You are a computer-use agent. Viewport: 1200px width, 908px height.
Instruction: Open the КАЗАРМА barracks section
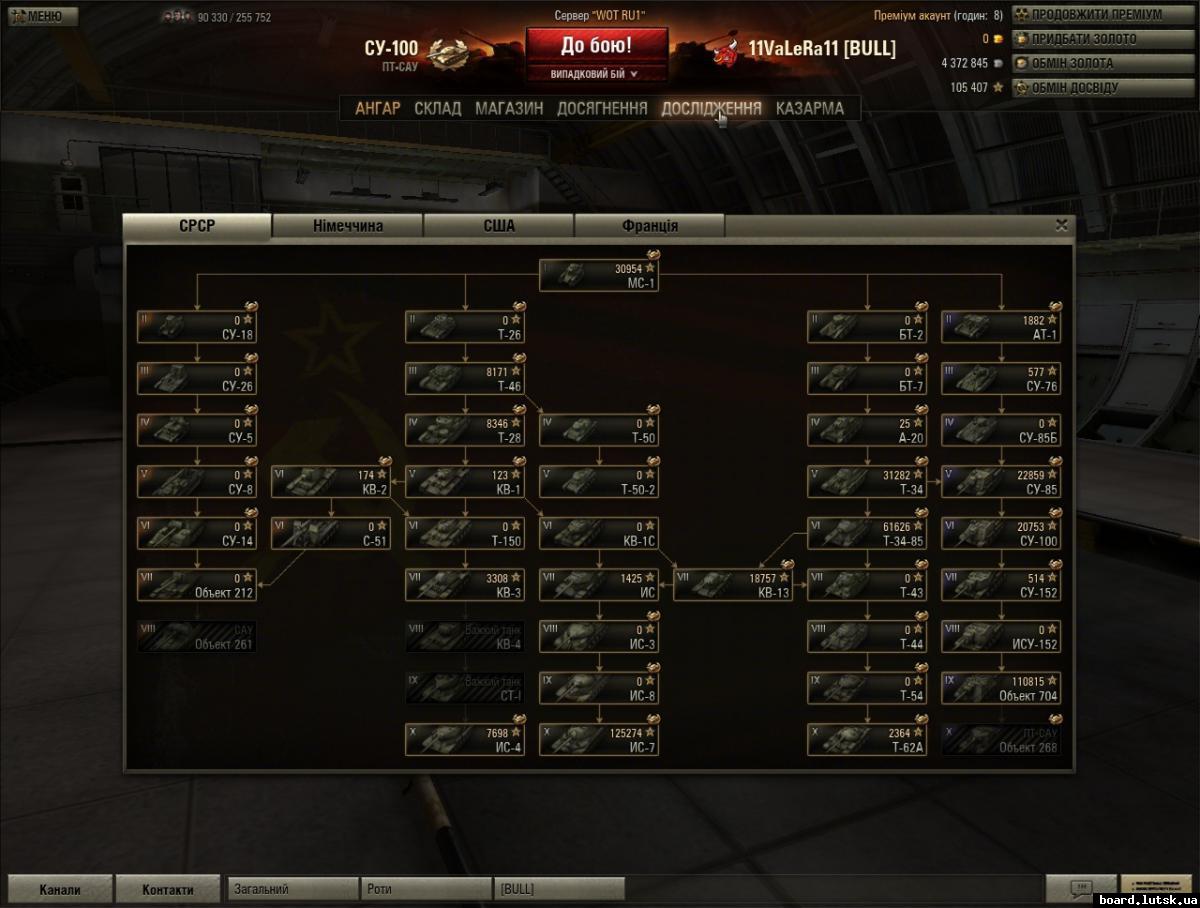809,108
